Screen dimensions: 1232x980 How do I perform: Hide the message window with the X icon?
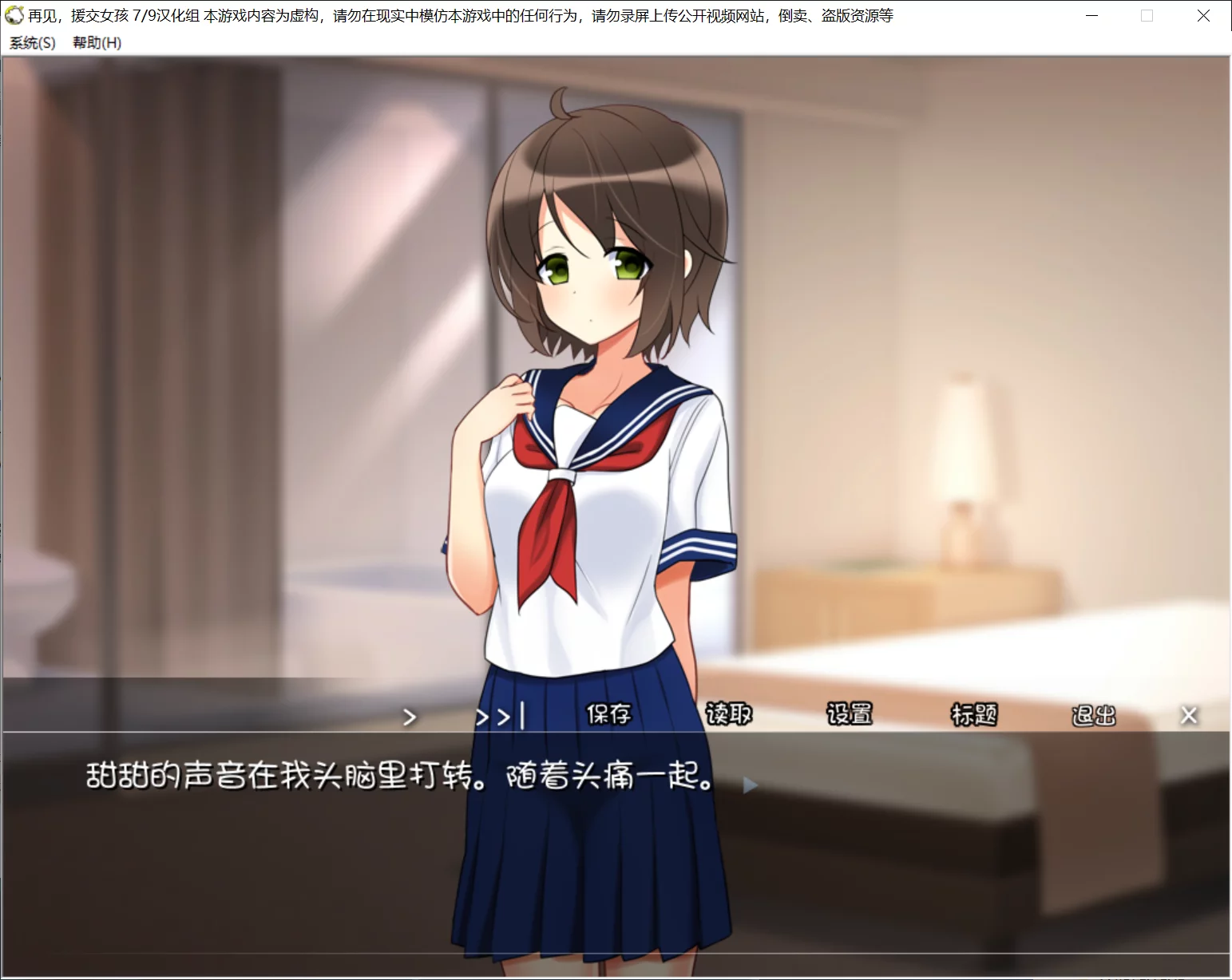click(1190, 715)
